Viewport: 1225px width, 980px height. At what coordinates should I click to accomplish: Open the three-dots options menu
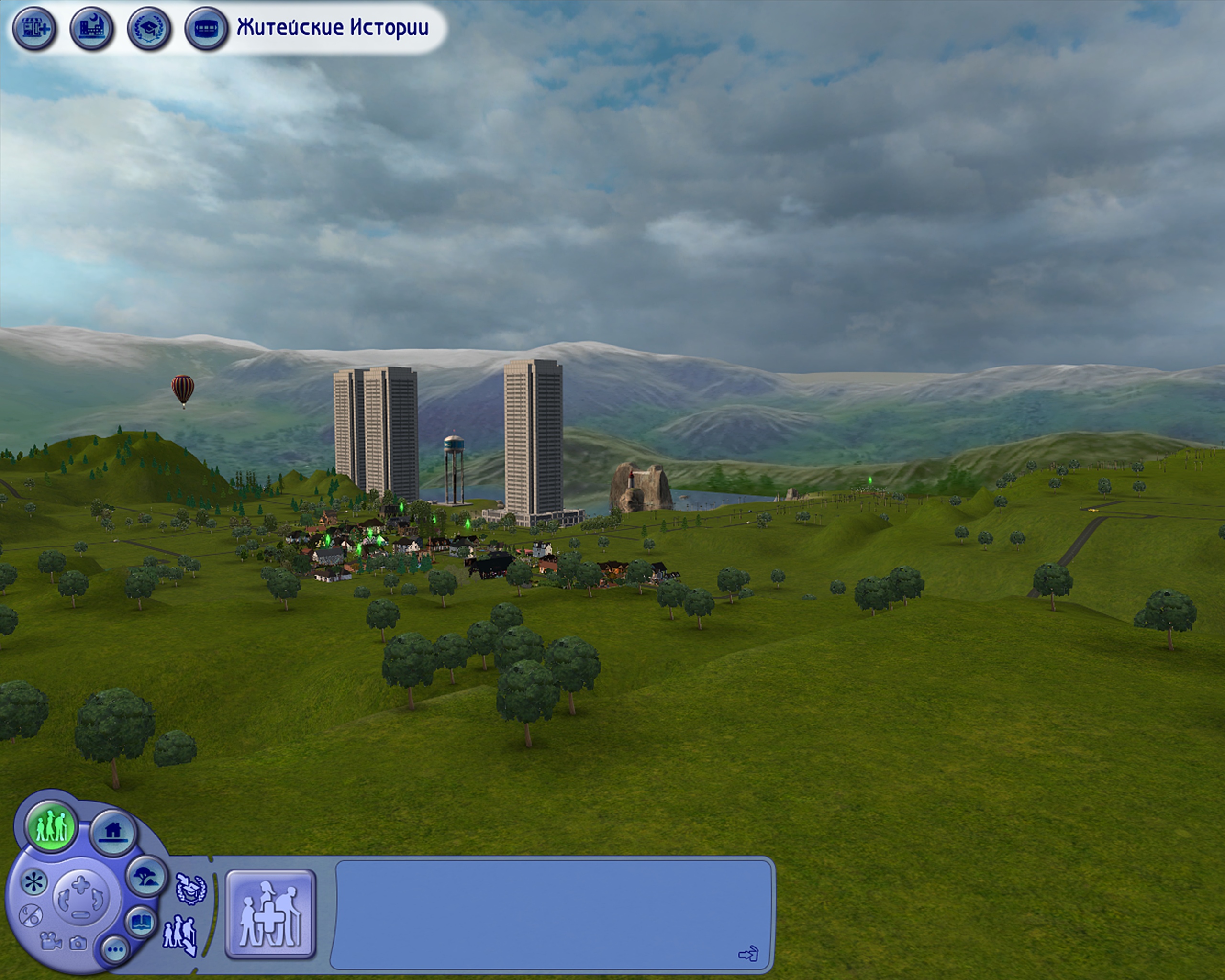point(115,949)
